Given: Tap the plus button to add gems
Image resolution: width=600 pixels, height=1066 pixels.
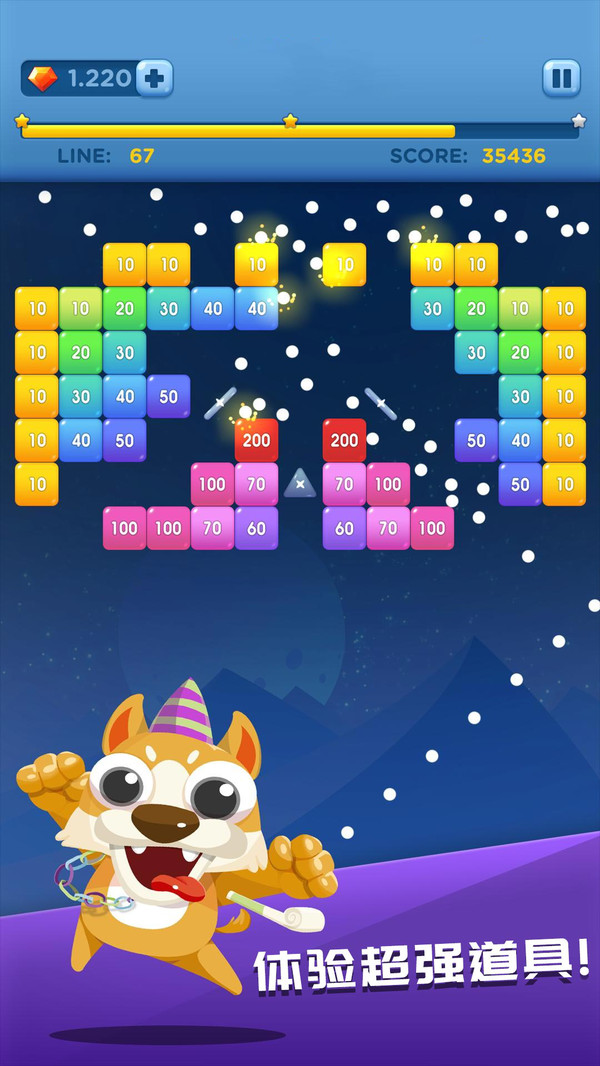Looking at the screenshot, I should pos(153,78).
